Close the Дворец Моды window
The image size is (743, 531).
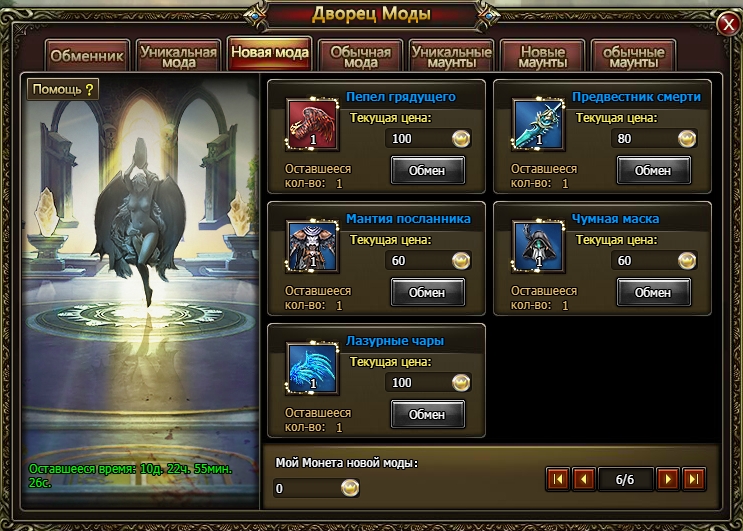tap(728, 24)
